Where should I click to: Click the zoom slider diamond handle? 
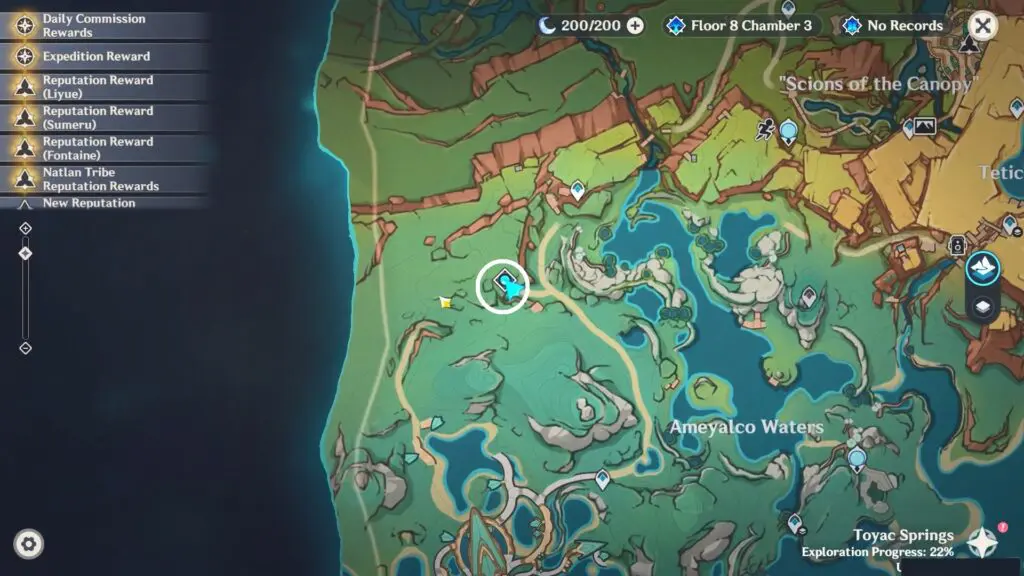[26, 254]
